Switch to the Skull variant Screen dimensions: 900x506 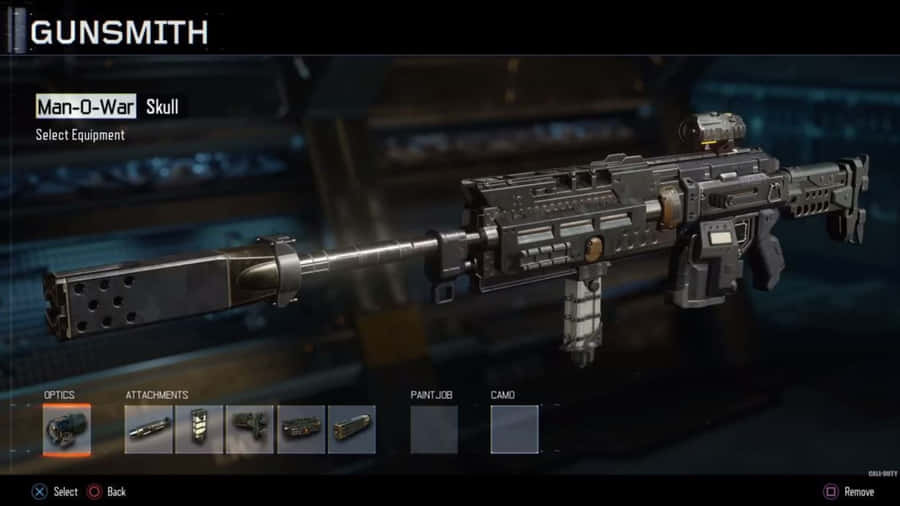tap(162, 106)
